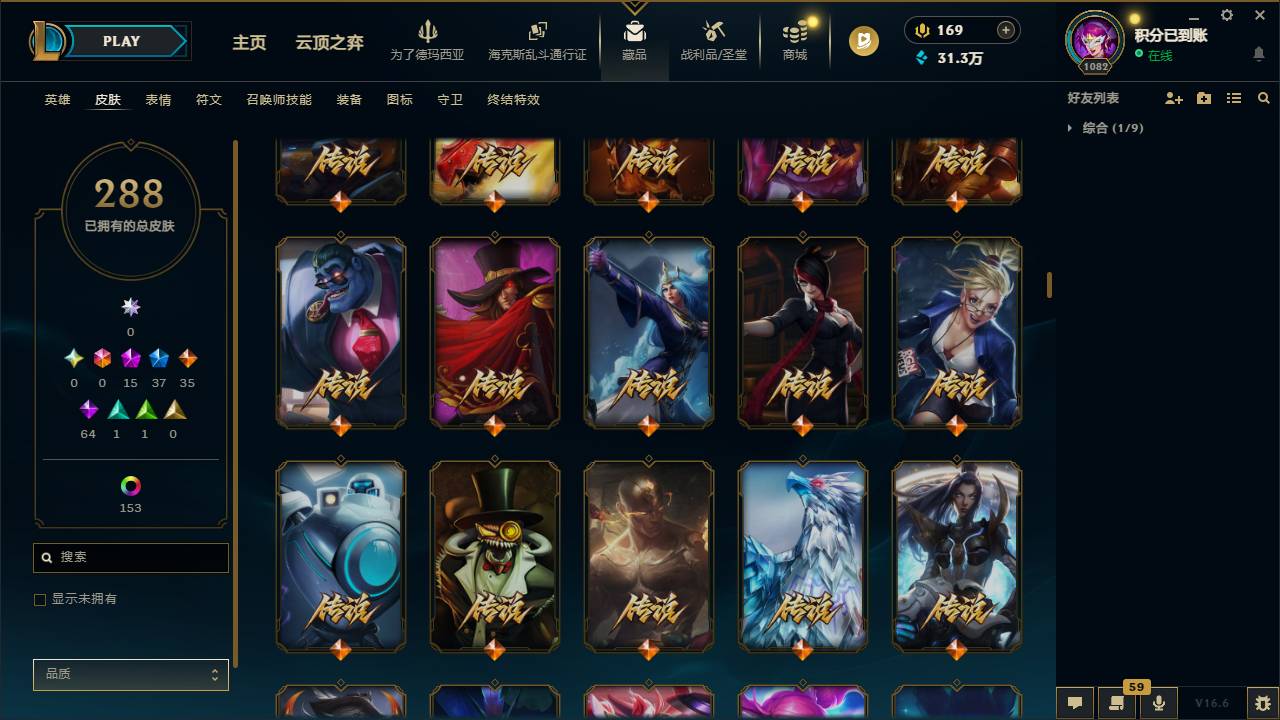This screenshot has height=720, width=1280.
Task: Open the 战利品/圣堂 loot chest icon
Action: pos(713,40)
